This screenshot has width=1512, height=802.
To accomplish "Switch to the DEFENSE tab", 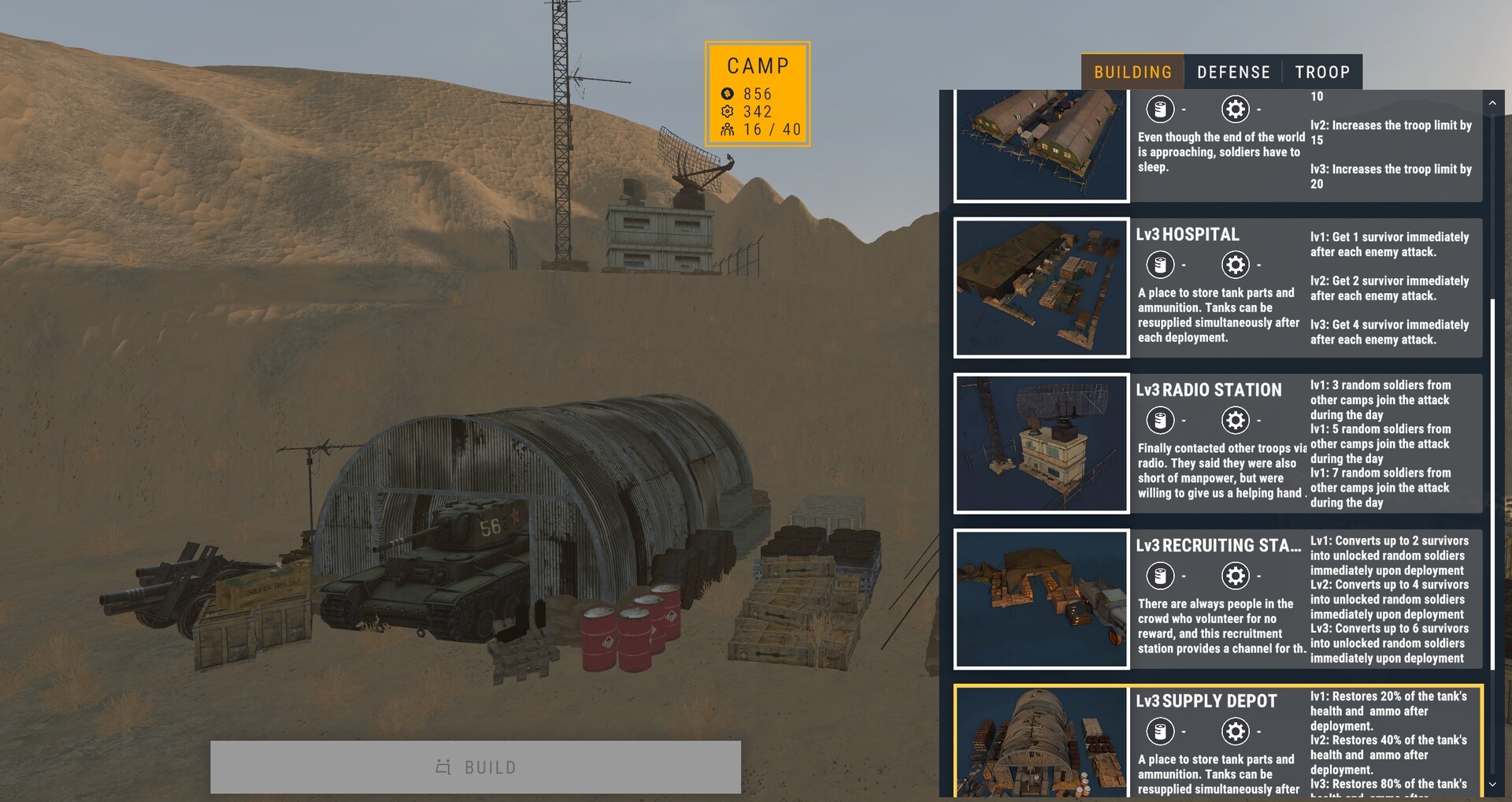I will pos(1232,72).
